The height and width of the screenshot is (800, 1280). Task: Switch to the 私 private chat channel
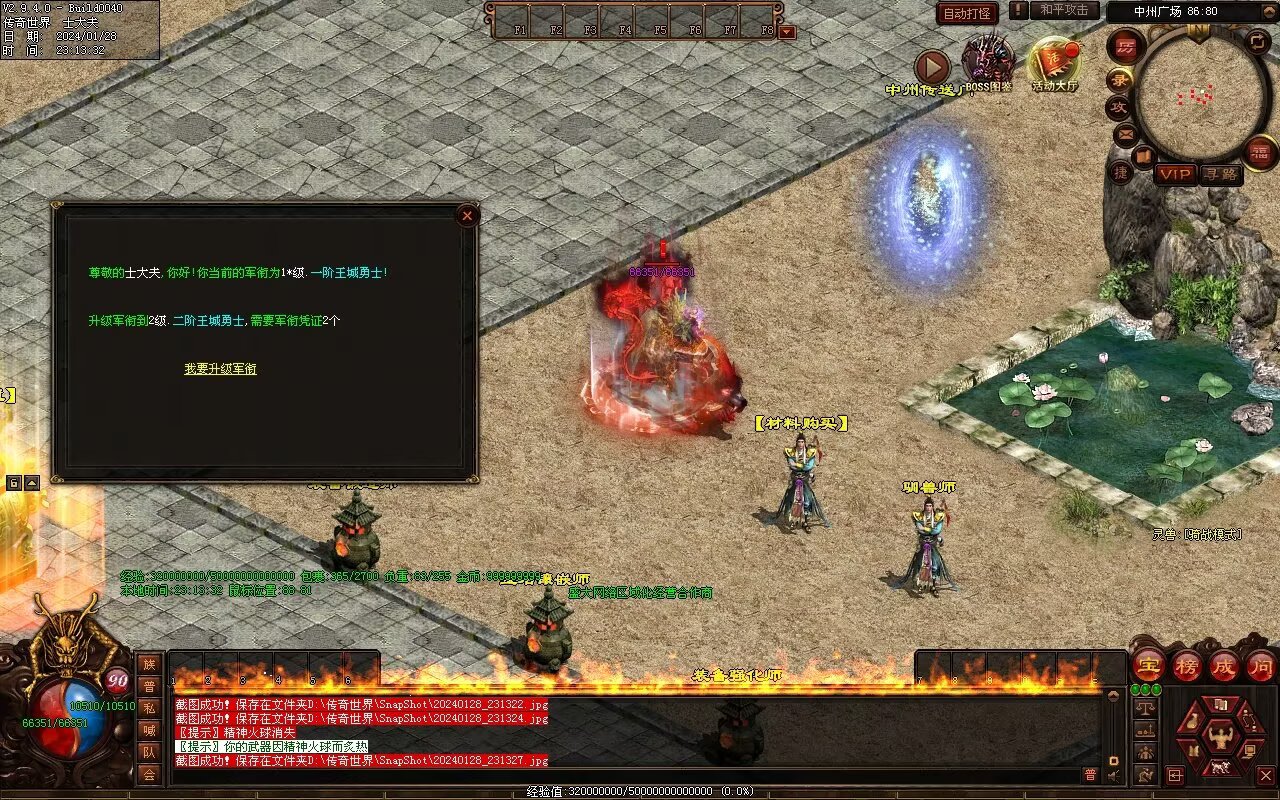(x=149, y=708)
